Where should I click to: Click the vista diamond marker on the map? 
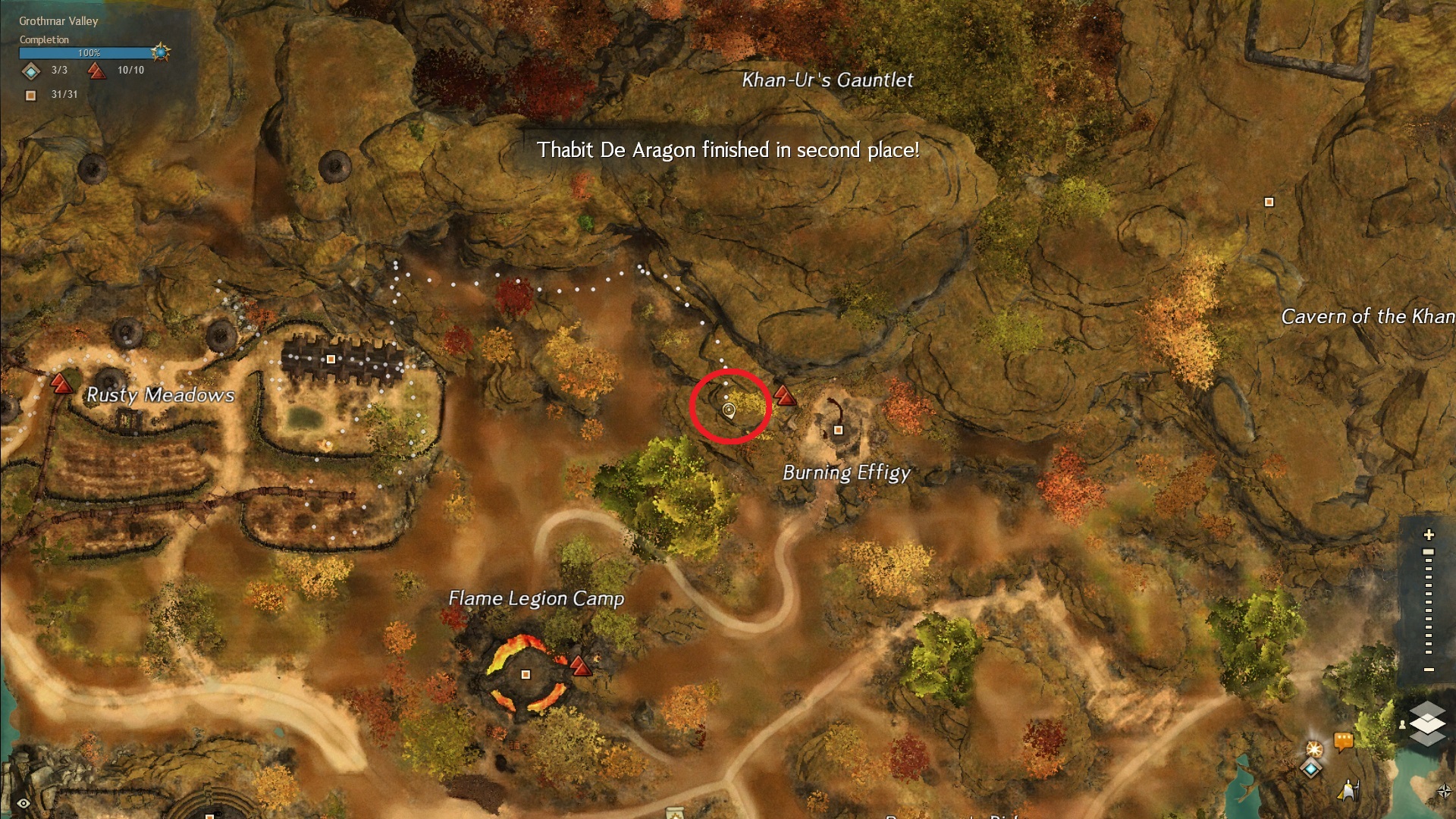tap(1311, 768)
